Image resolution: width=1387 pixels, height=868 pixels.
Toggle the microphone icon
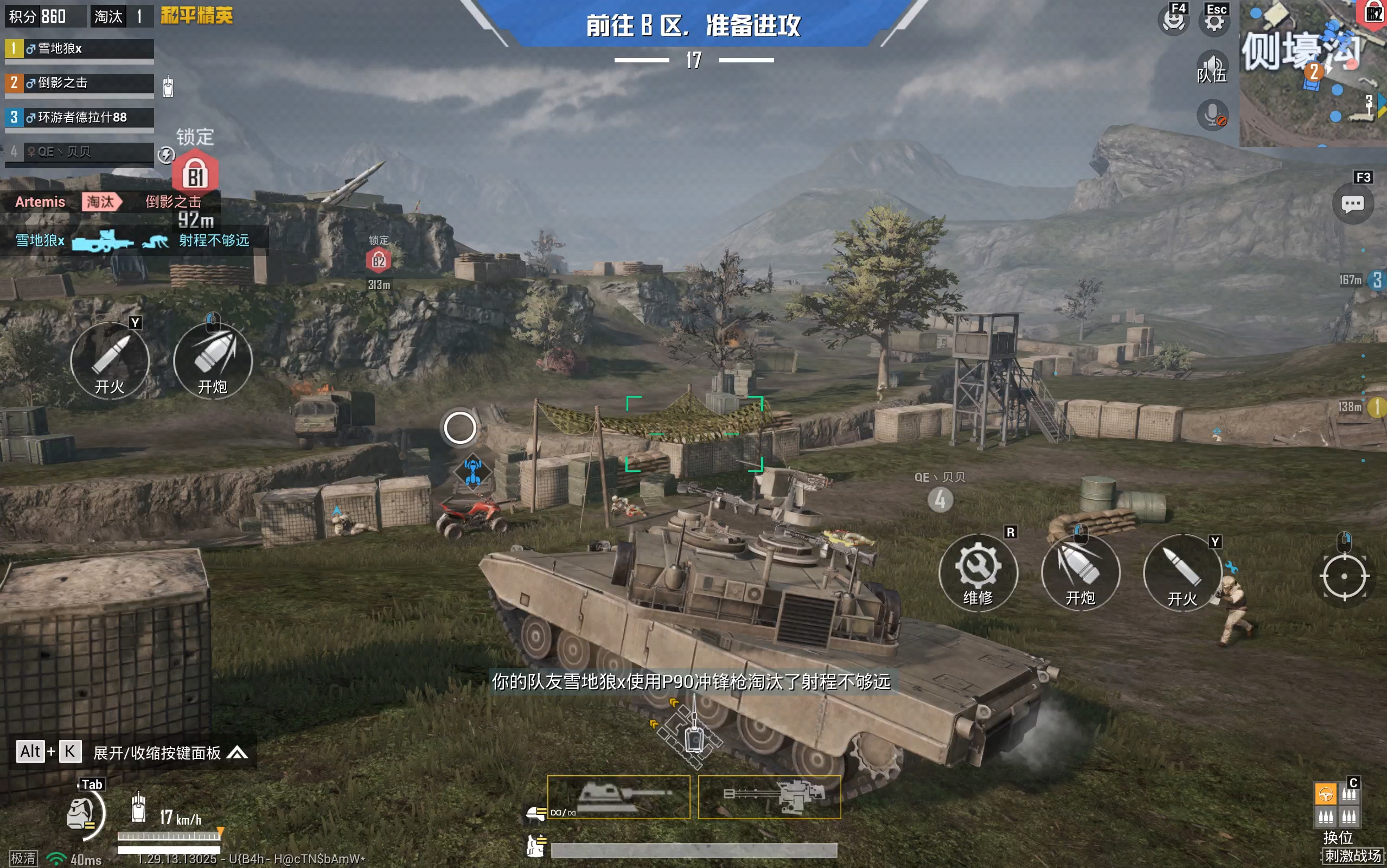(1212, 115)
